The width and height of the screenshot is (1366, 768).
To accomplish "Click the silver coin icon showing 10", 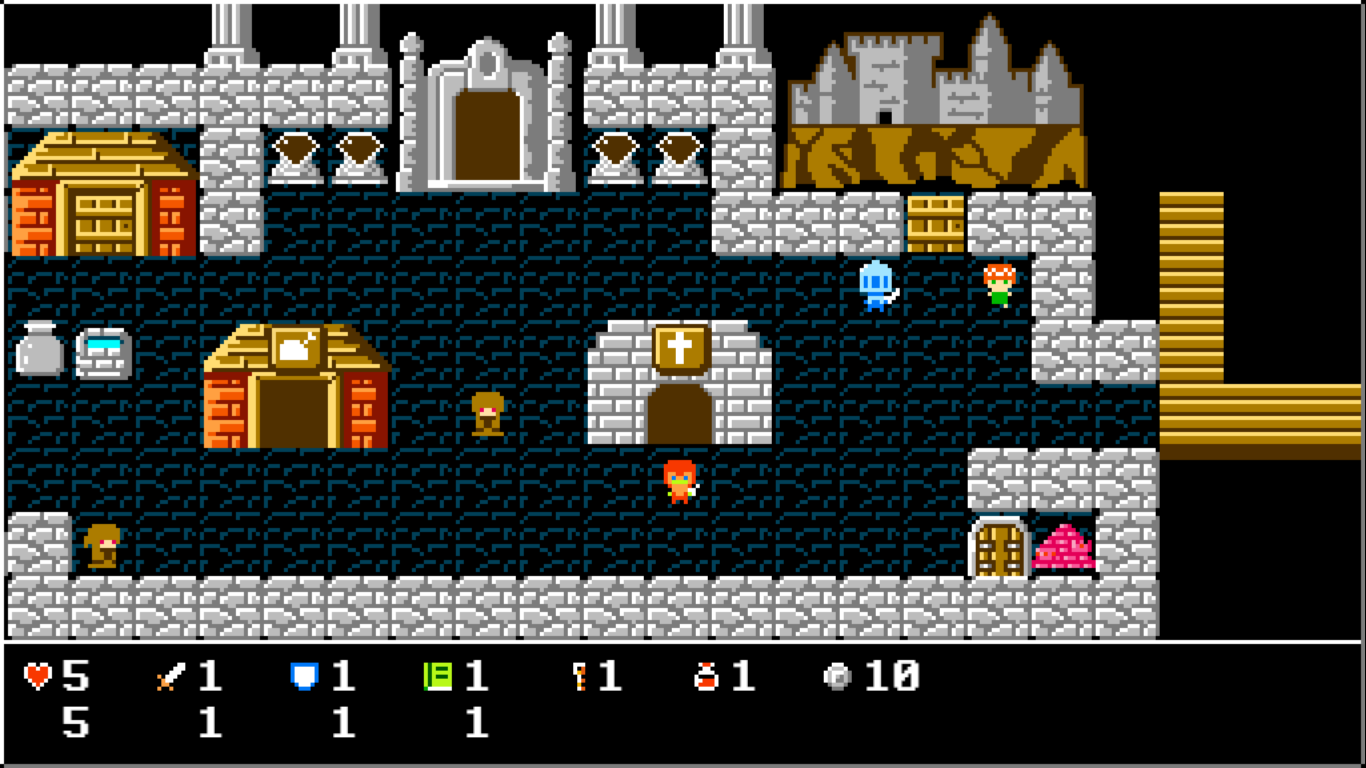I will [837, 676].
